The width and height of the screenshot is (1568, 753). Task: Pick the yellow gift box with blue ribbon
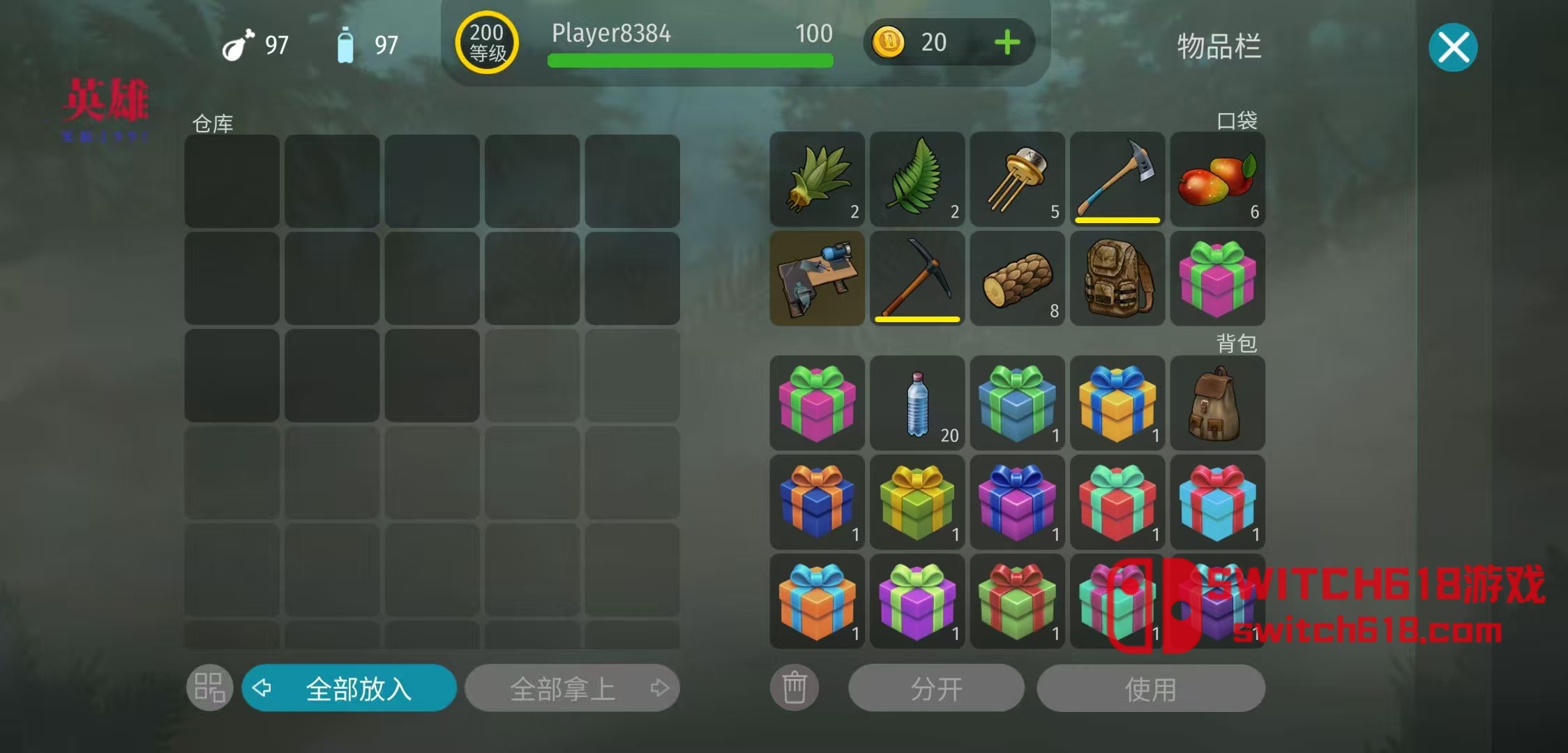click(1117, 403)
